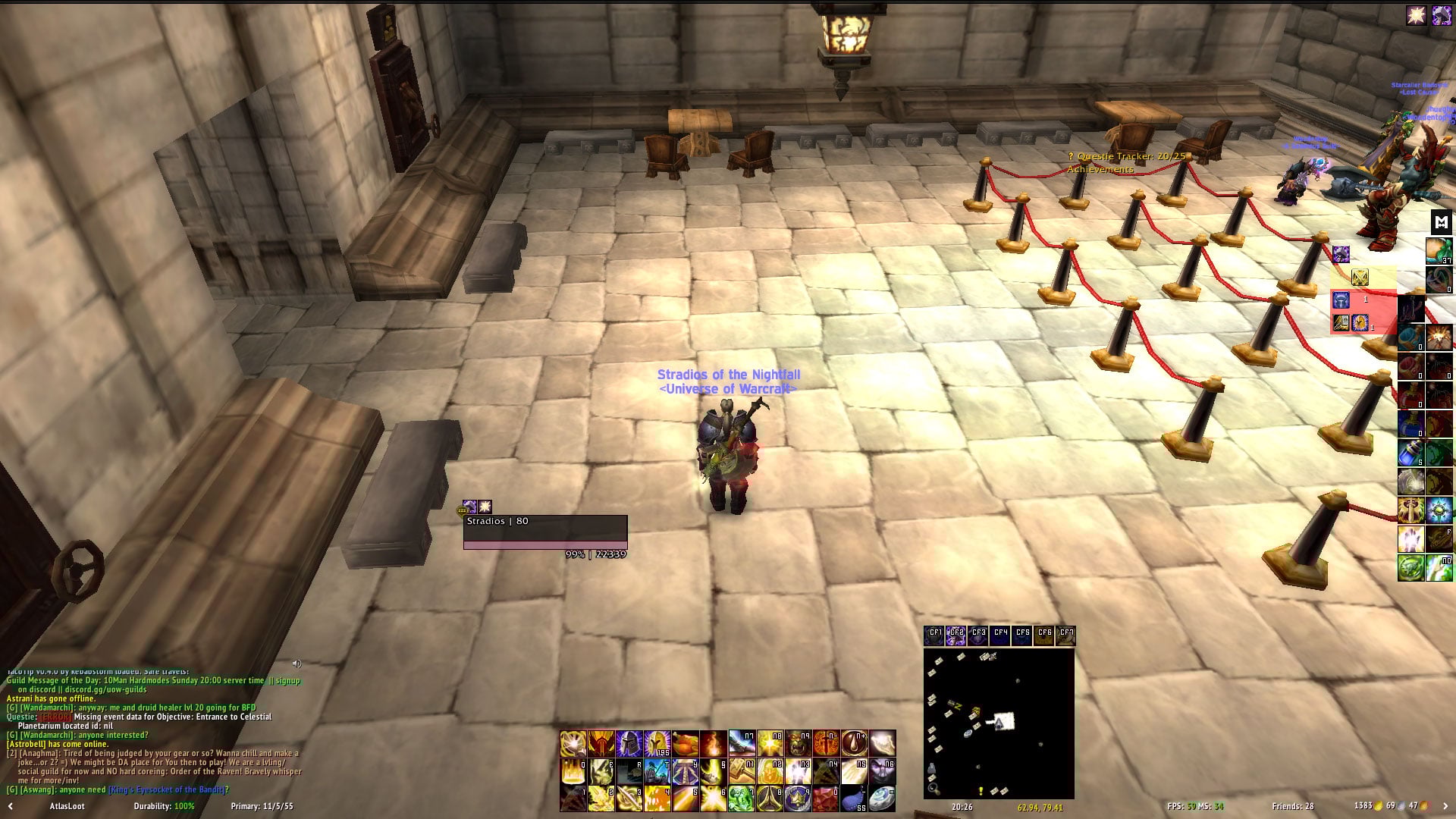Activate the orc face racial ability N9

(x=798, y=744)
